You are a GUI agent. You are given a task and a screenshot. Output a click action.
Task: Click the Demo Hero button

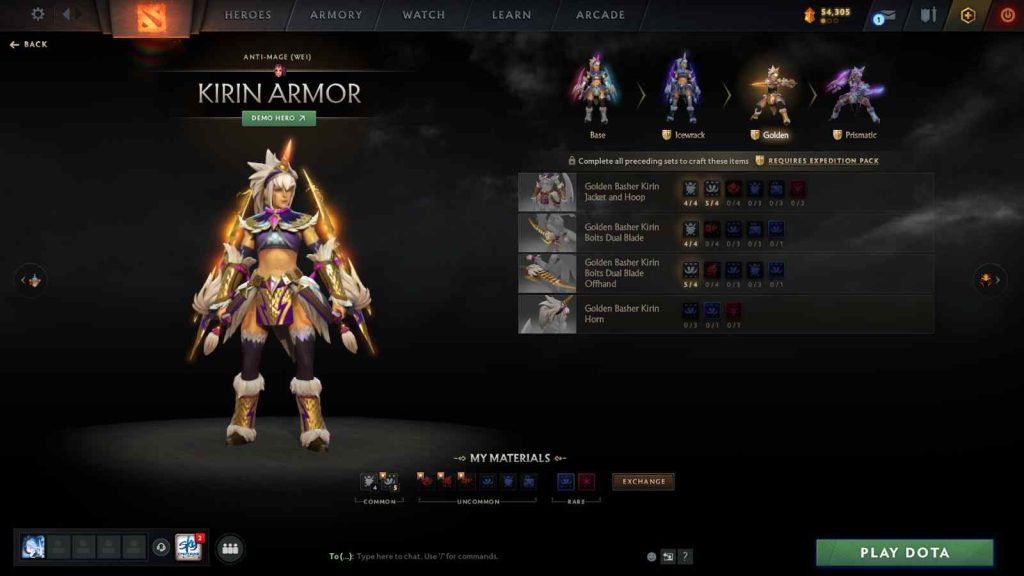pos(279,118)
